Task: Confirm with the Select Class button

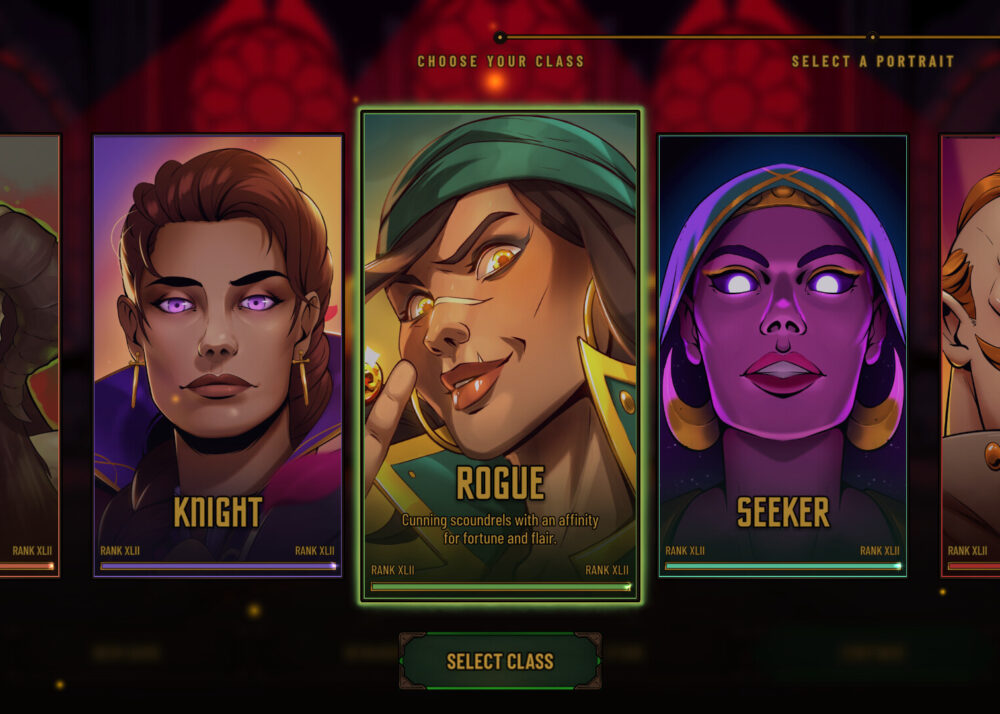Action: pos(500,661)
